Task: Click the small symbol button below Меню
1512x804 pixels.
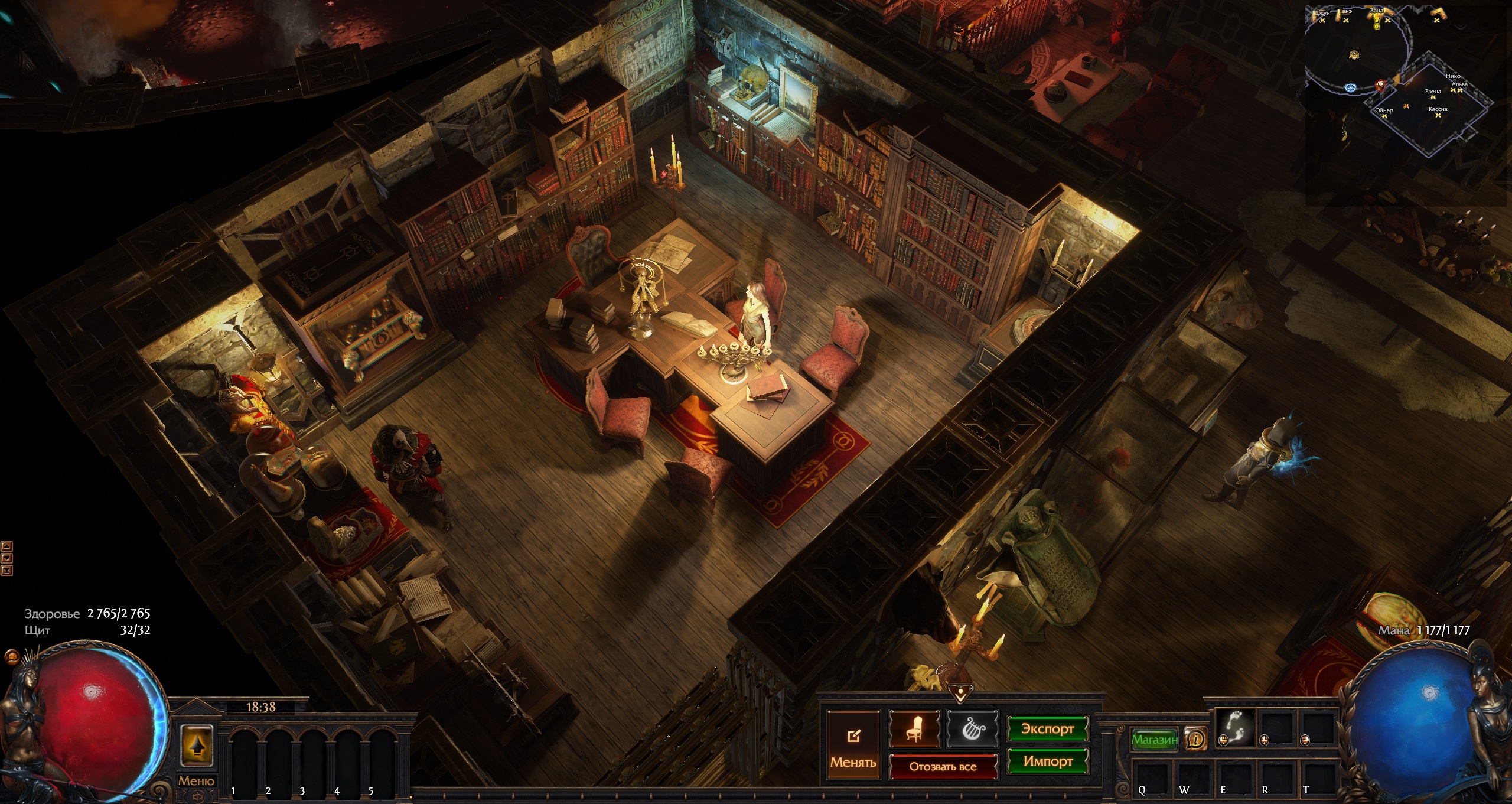Action: tap(197, 796)
